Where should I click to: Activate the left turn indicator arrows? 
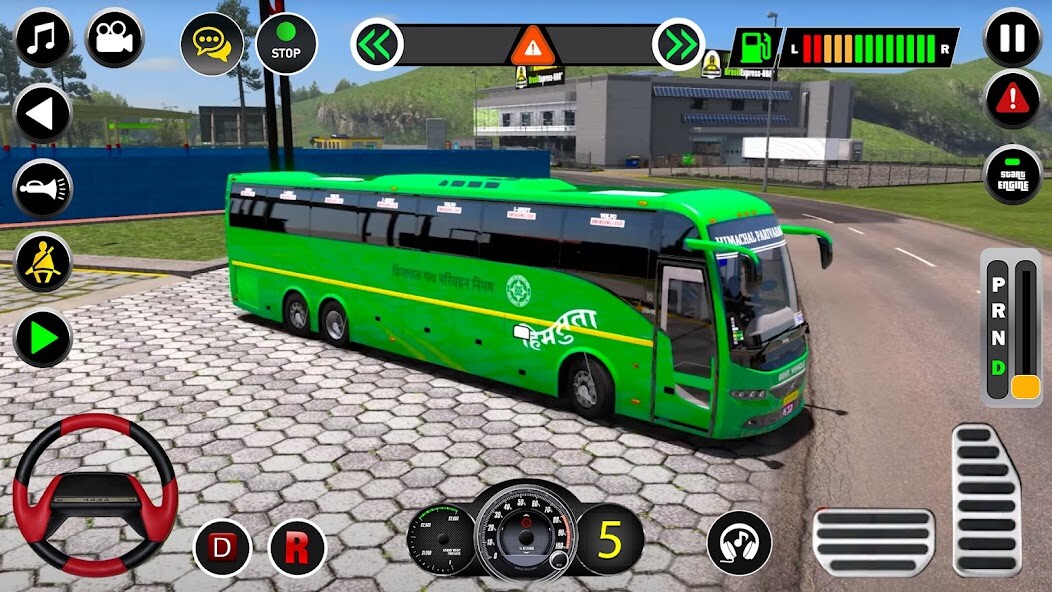click(x=377, y=45)
